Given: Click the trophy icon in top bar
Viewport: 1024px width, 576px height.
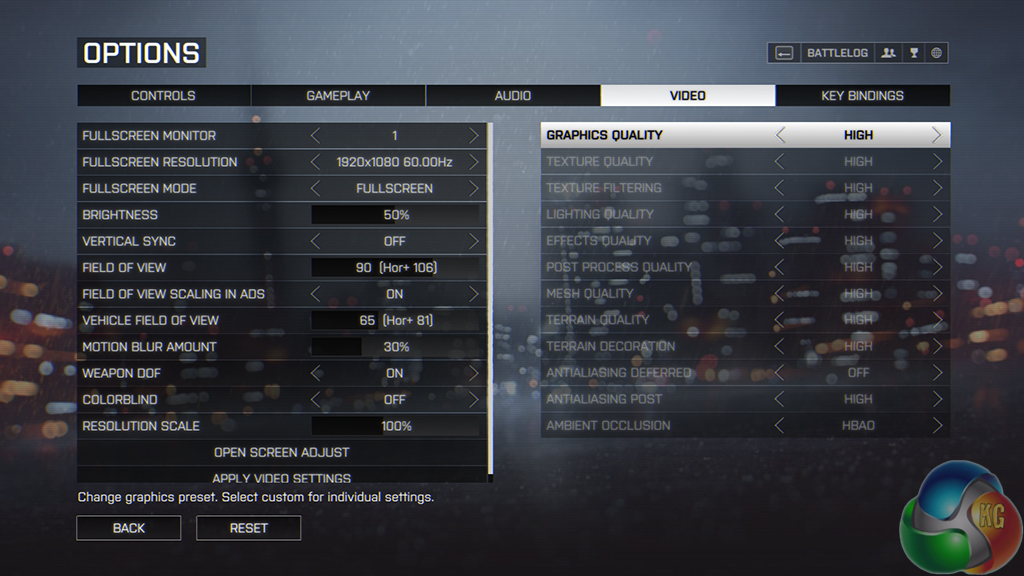Looking at the screenshot, I should point(913,53).
